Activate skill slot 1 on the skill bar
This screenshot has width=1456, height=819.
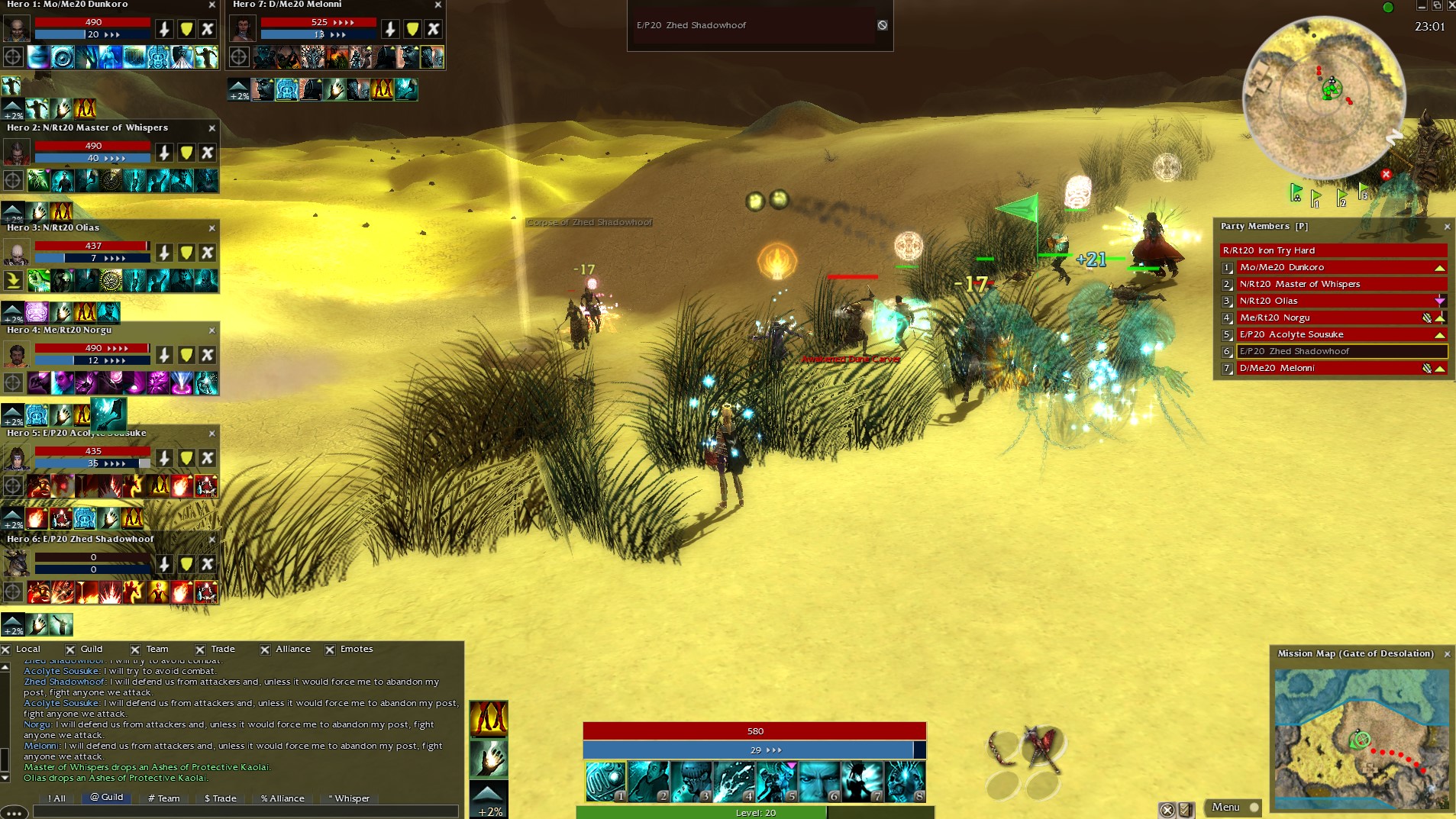pos(605,781)
